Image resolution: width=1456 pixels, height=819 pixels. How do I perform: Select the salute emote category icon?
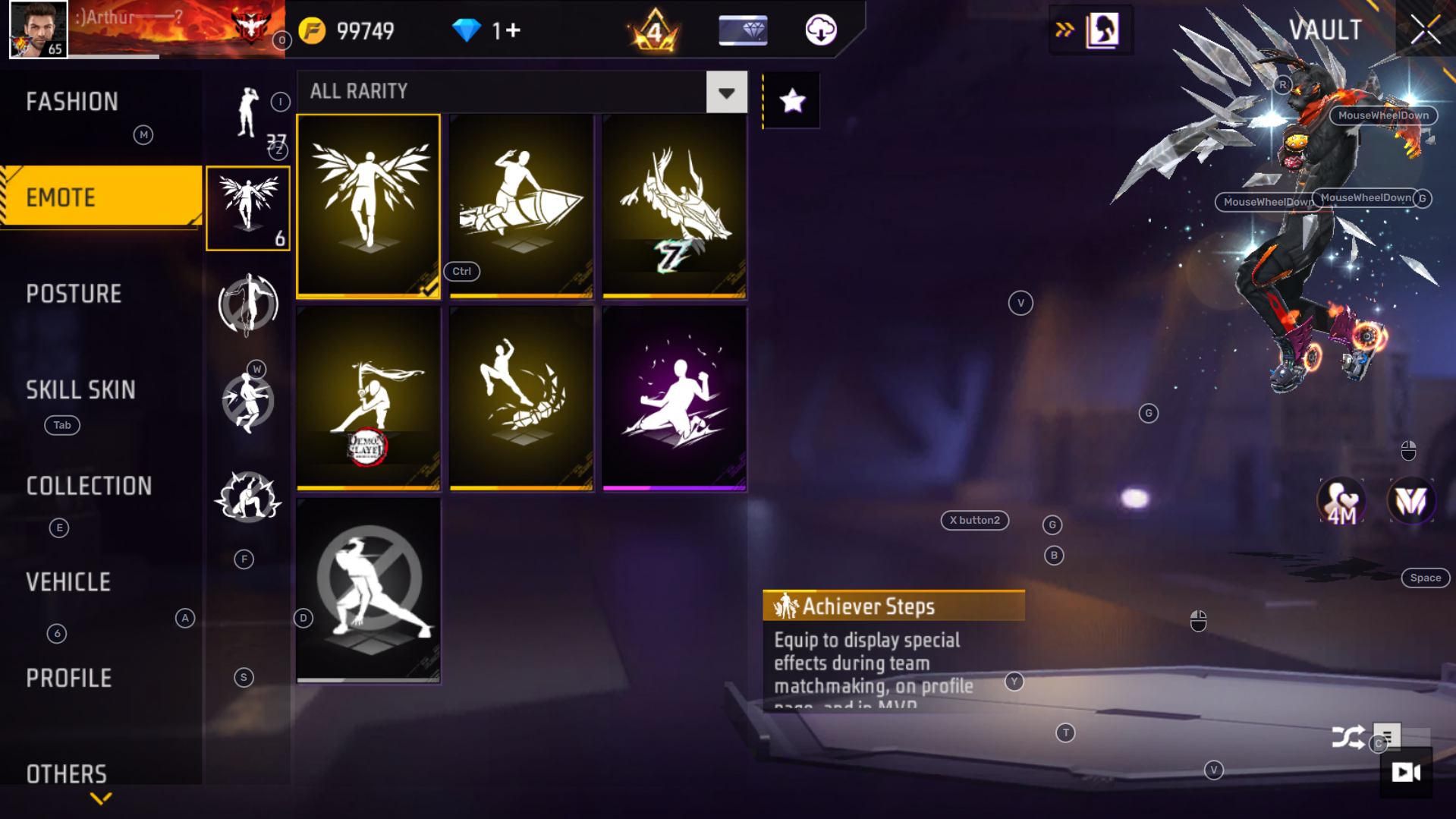(x=245, y=112)
